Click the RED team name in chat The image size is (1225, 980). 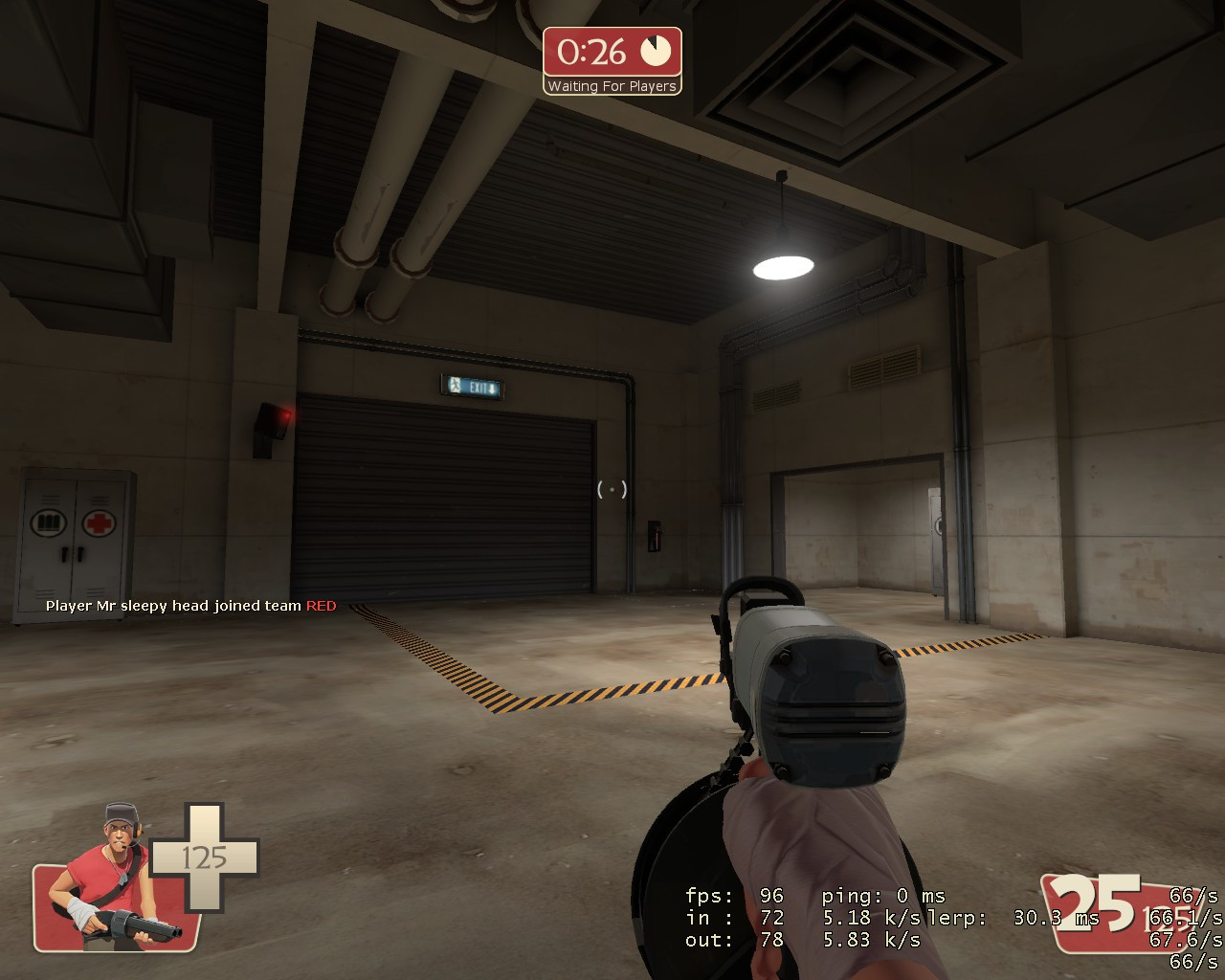pos(321,606)
